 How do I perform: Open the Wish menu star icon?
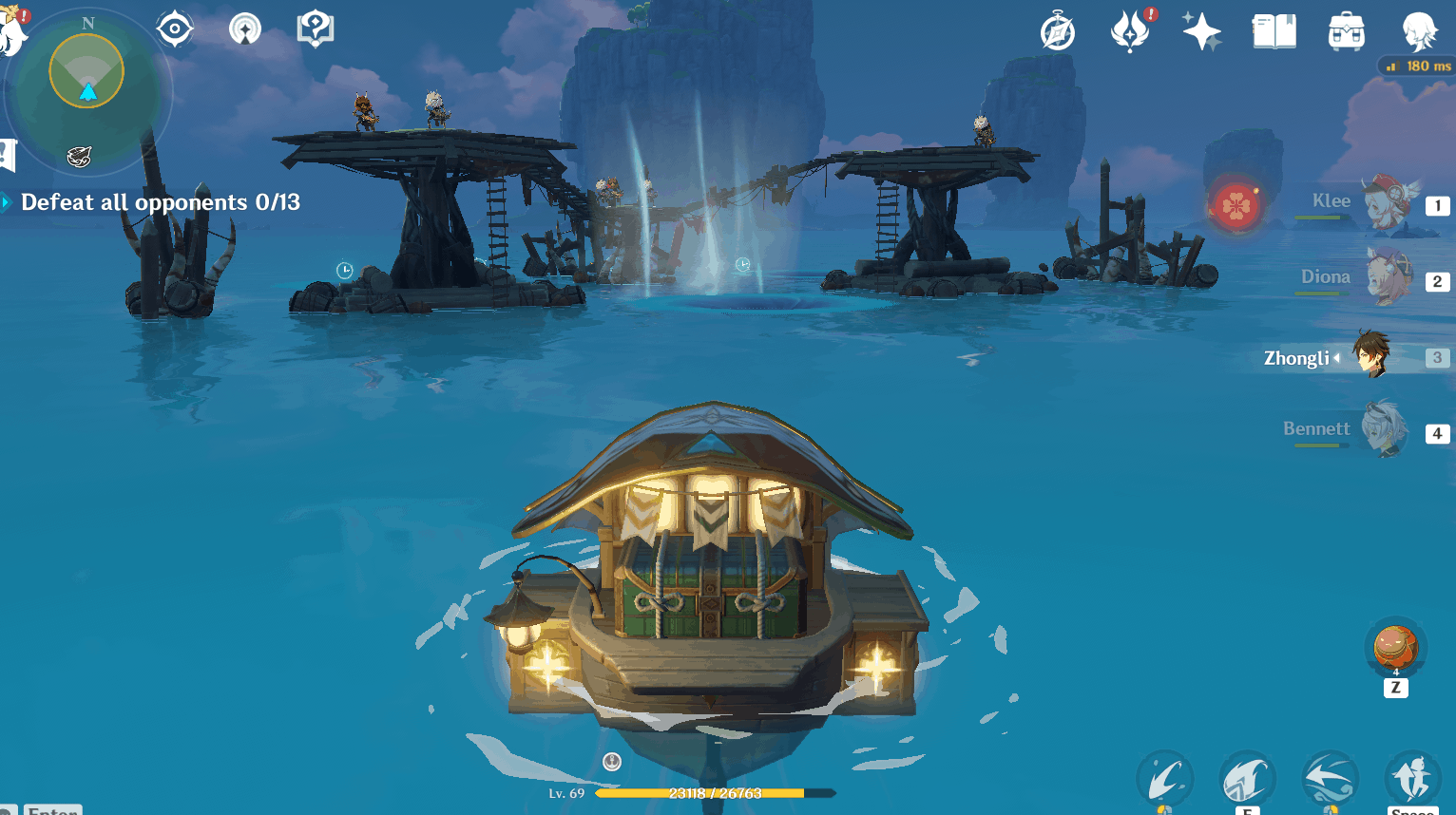(1201, 31)
